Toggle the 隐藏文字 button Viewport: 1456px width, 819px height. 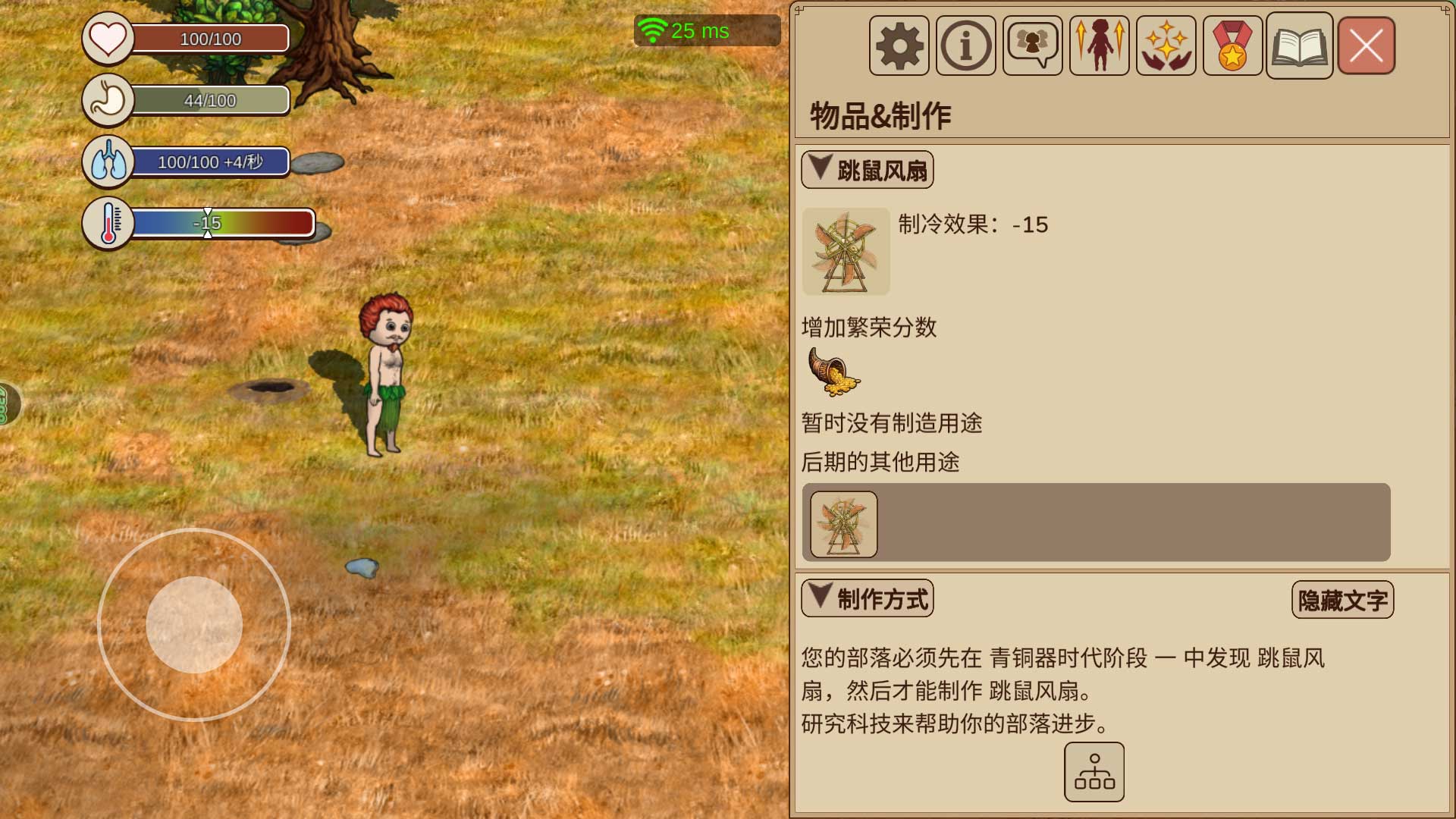(x=1342, y=601)
